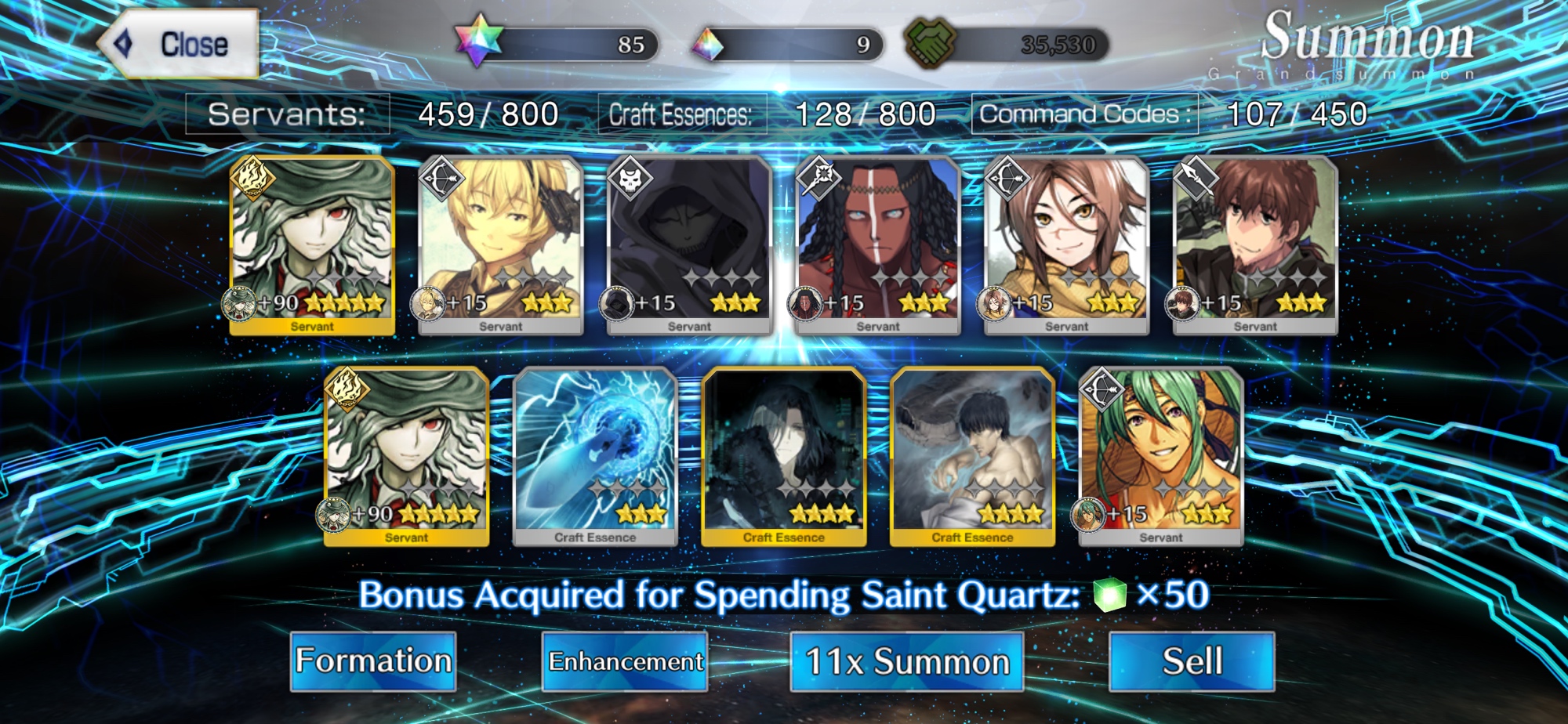Viewport: 1568px width, 724px height.
Task: Select the blue lightning Craft Essence card
Action: pyautogui.click(x=595, y=456)
